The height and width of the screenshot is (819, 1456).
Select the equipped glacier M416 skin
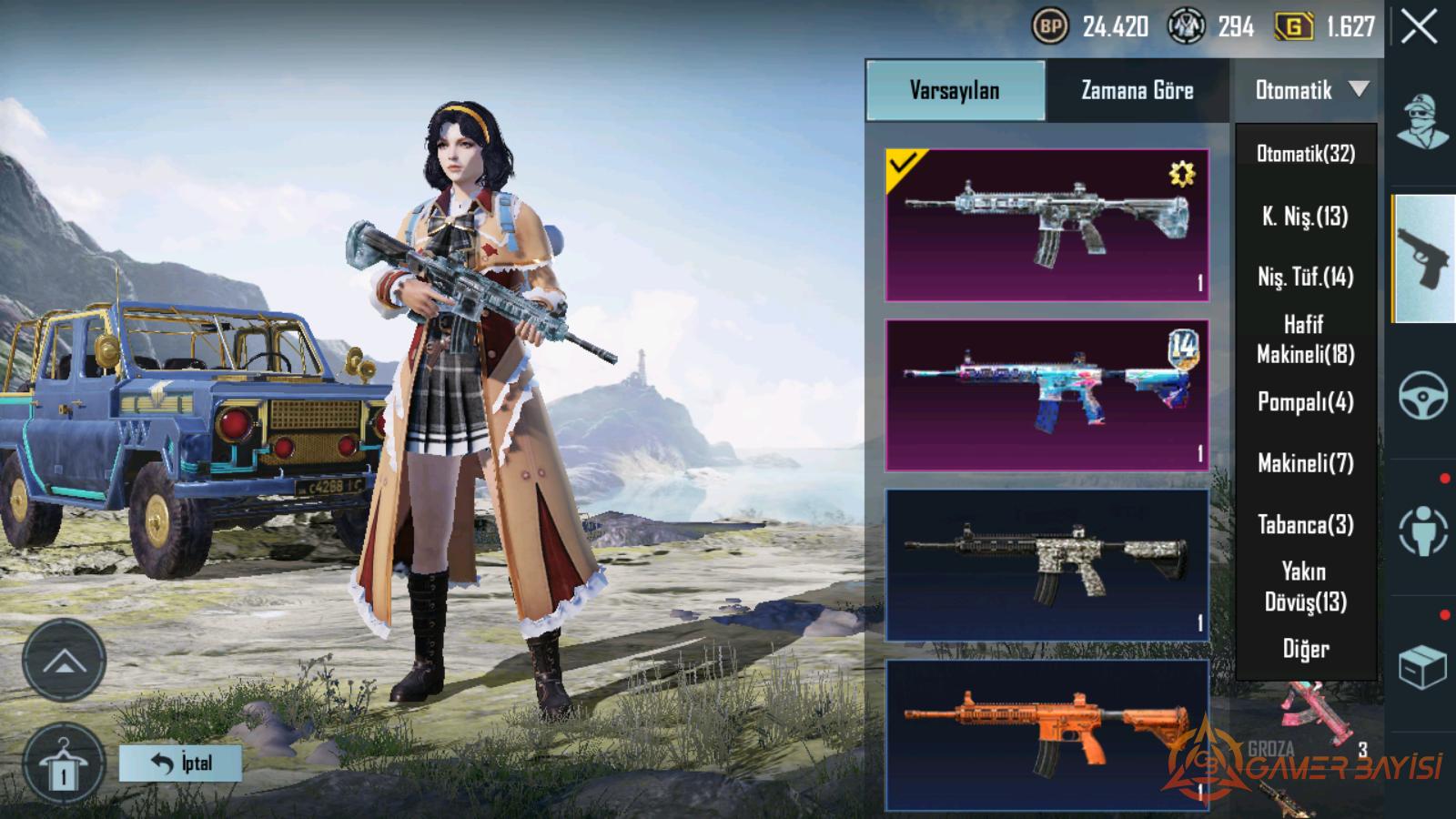click(x=1046, y=225)
